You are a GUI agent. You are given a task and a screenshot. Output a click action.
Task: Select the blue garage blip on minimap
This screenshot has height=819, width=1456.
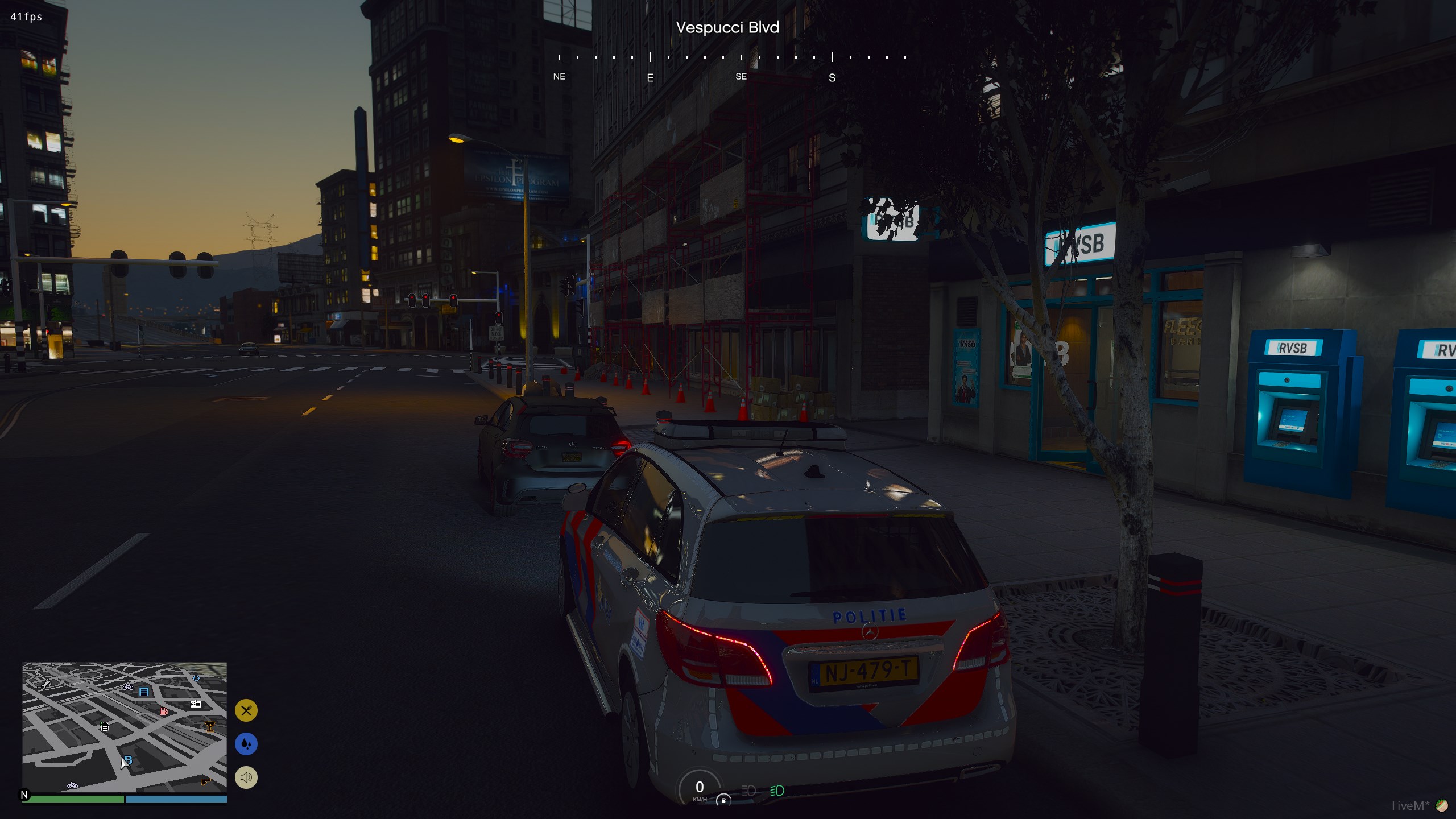(x=144, y=692)
